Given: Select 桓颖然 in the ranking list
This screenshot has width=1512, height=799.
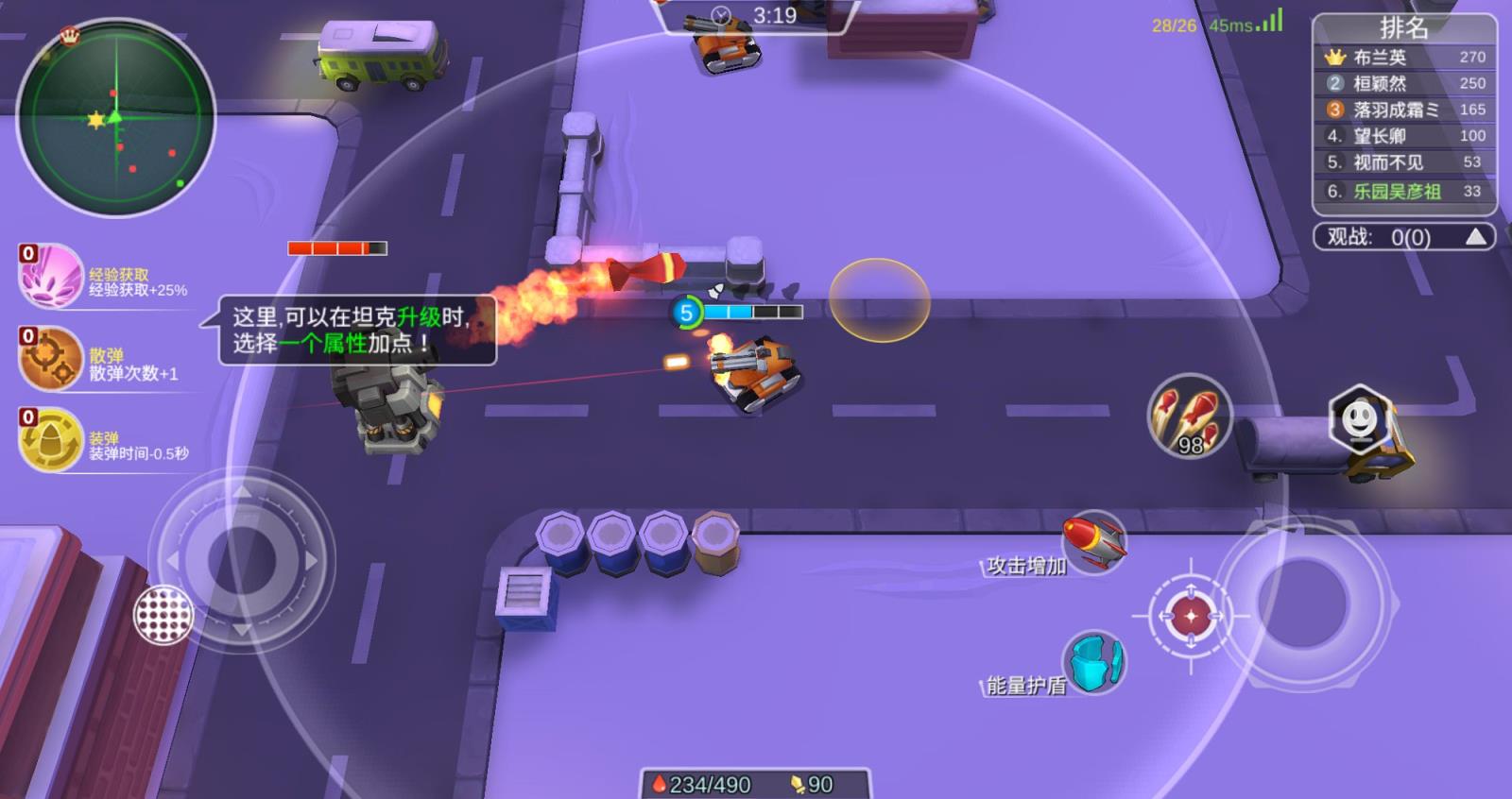Looking at the screenshot, I should (1404, 84).
